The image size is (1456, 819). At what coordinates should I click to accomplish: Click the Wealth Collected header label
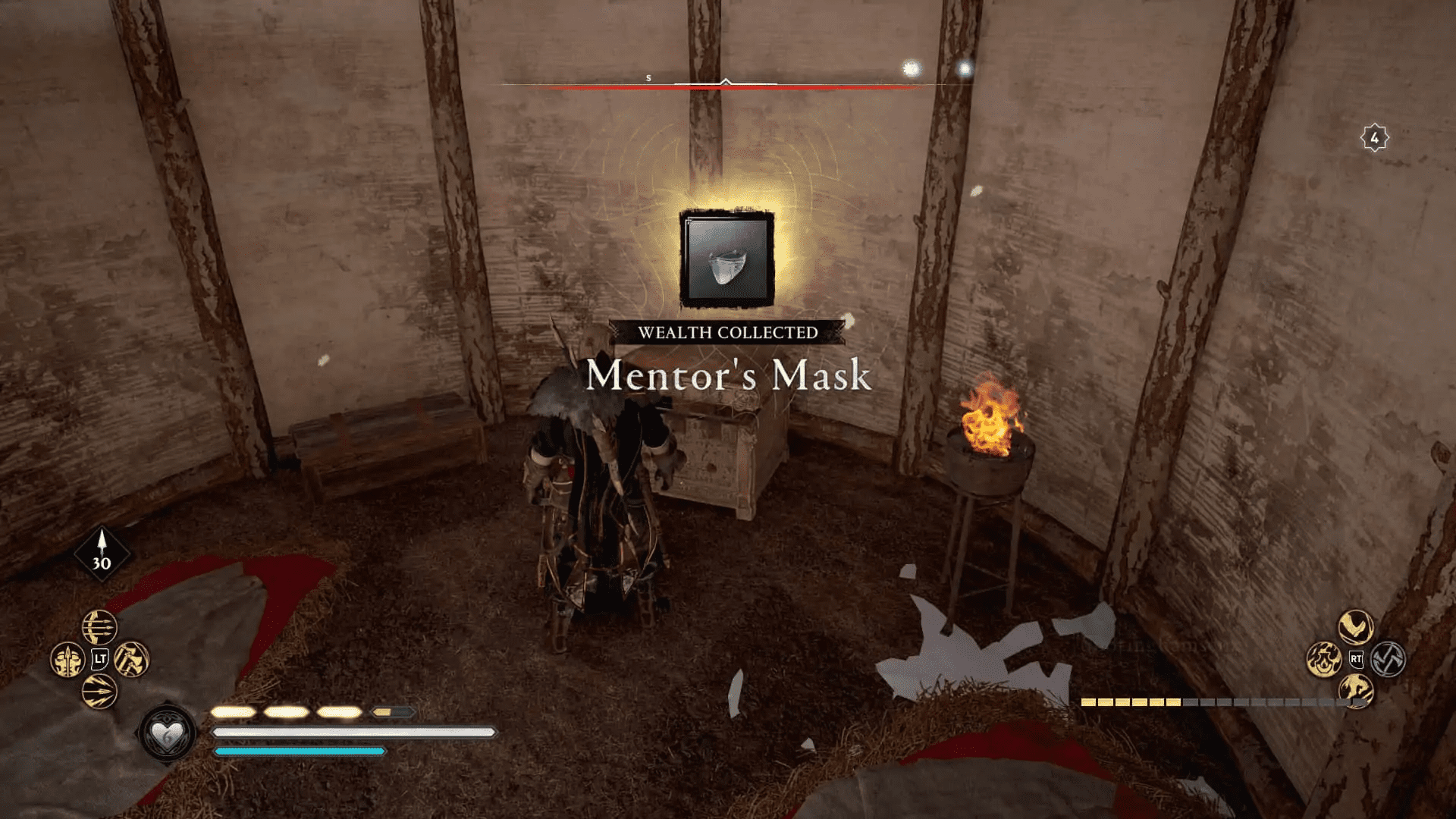pyautogui.click(x=728, y=331)
